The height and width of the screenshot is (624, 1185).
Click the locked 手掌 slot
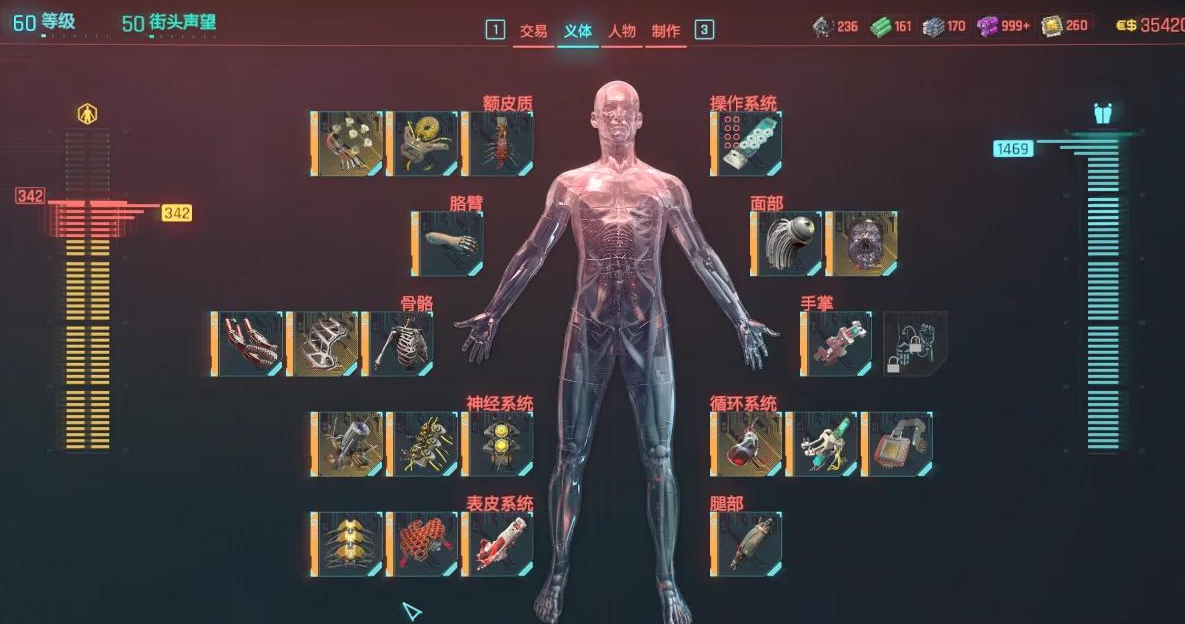click(914, 344)
